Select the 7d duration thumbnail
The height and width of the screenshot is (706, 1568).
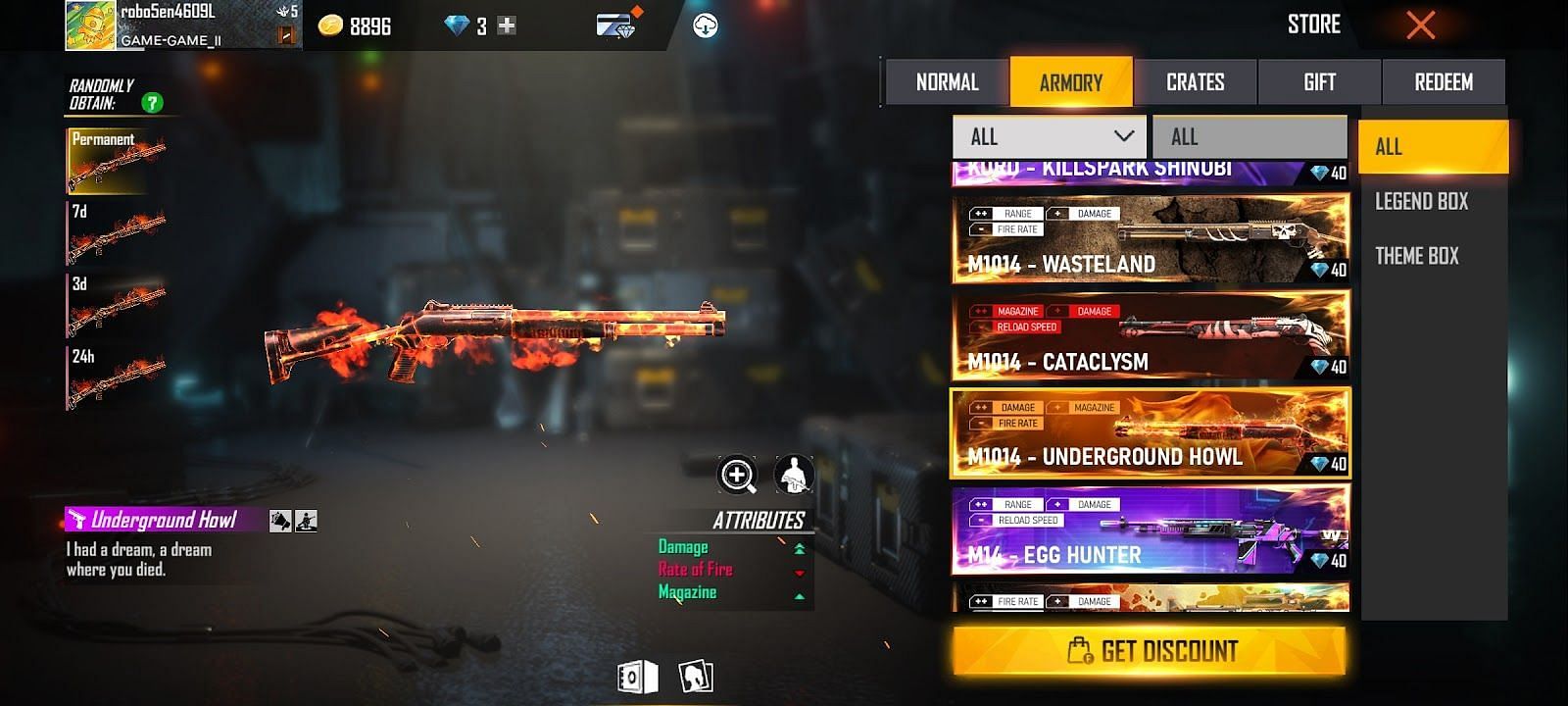point(116,233)
